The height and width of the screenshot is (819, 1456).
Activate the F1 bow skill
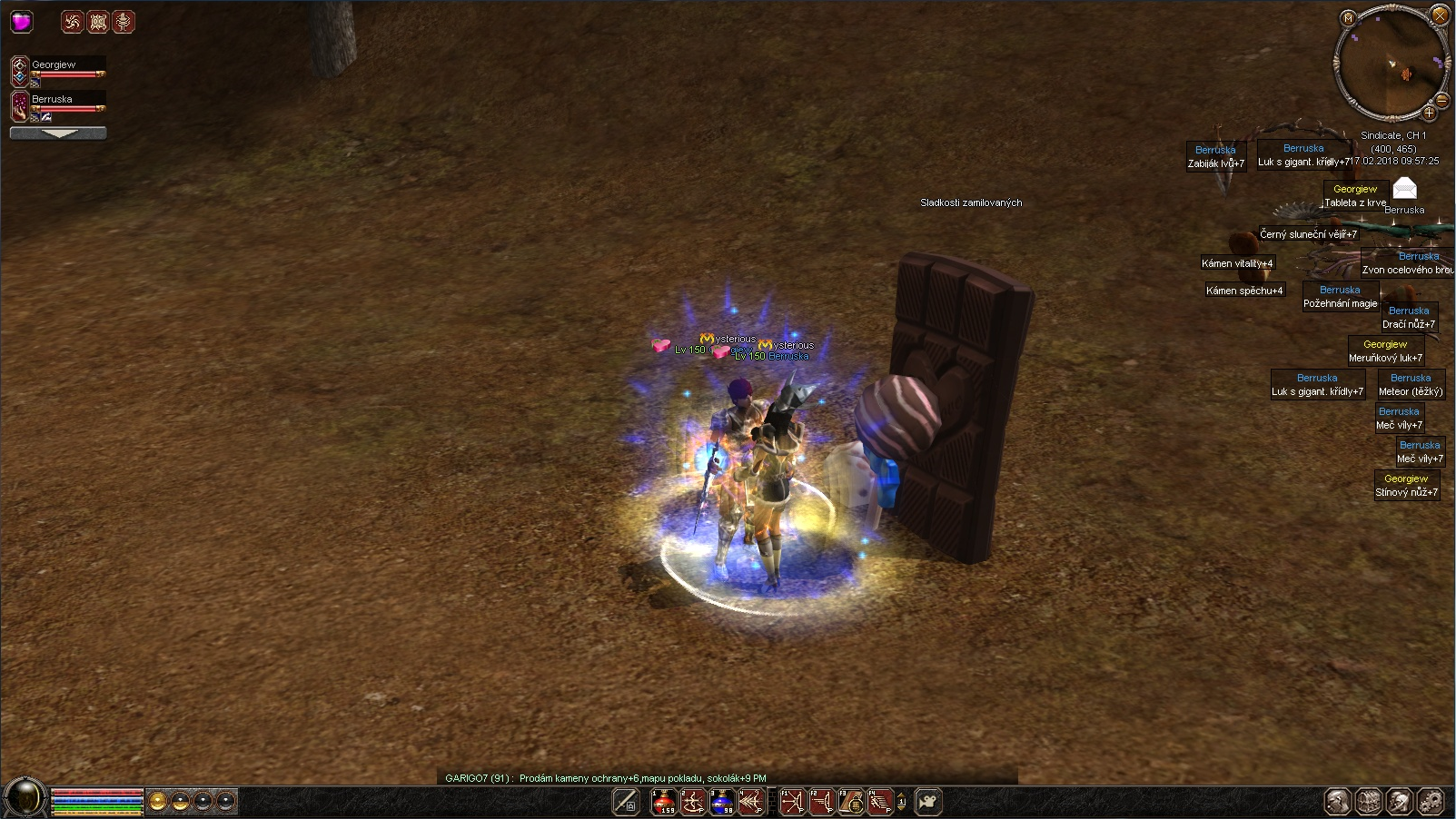point(793,802)
